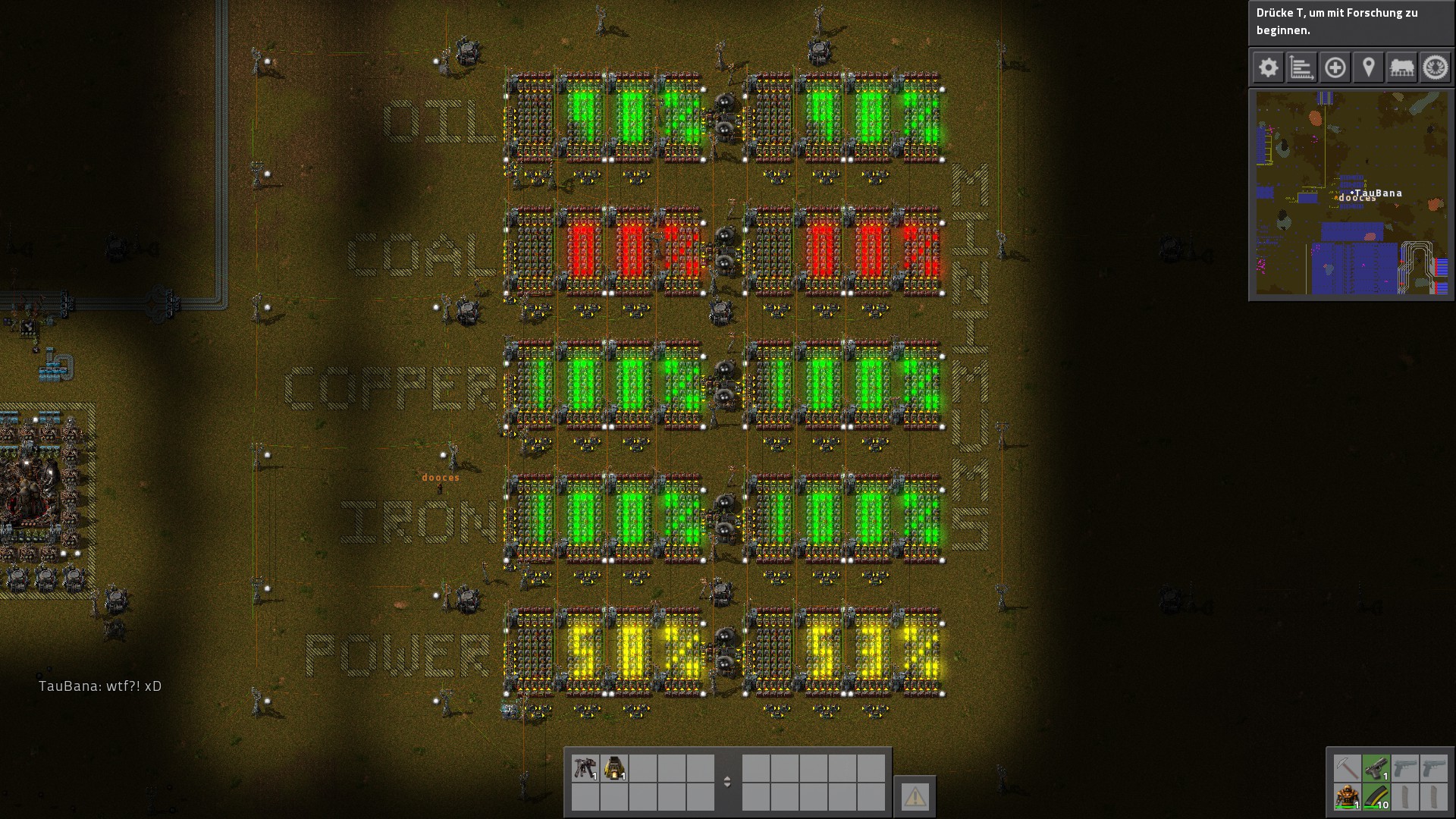Screen dimensions: 1456x819
Task: Add a map tag with the pin icon
Action: tap(1370, 67)
